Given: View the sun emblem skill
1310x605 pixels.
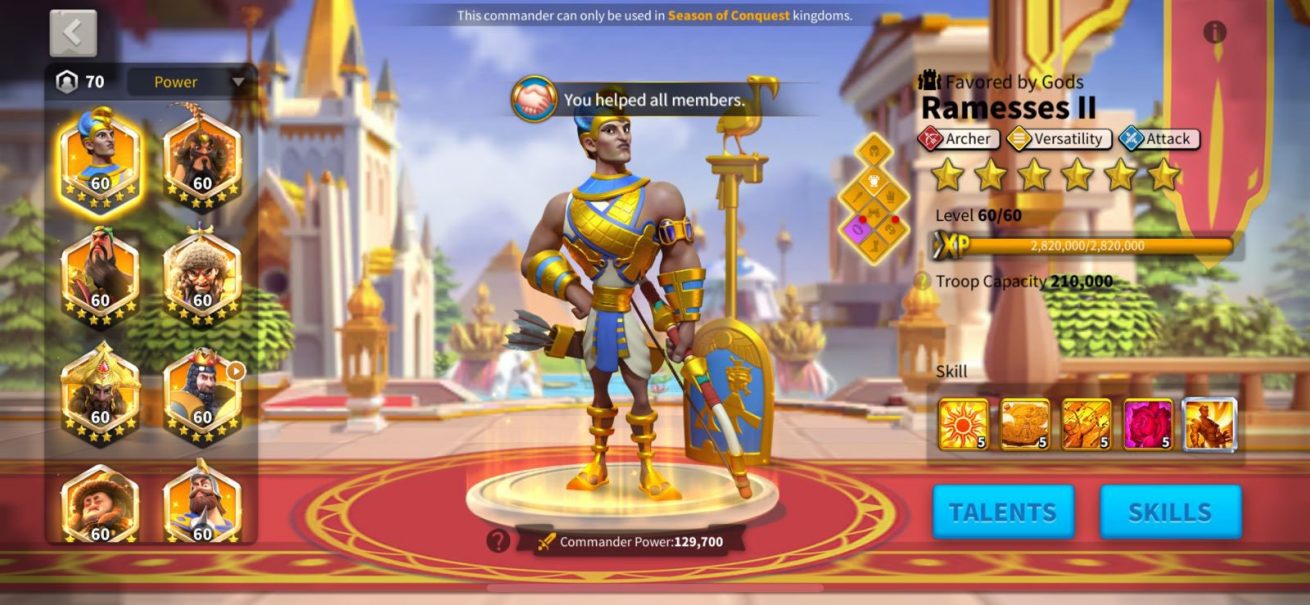Looking at the screenshot, I should (963, 424).
